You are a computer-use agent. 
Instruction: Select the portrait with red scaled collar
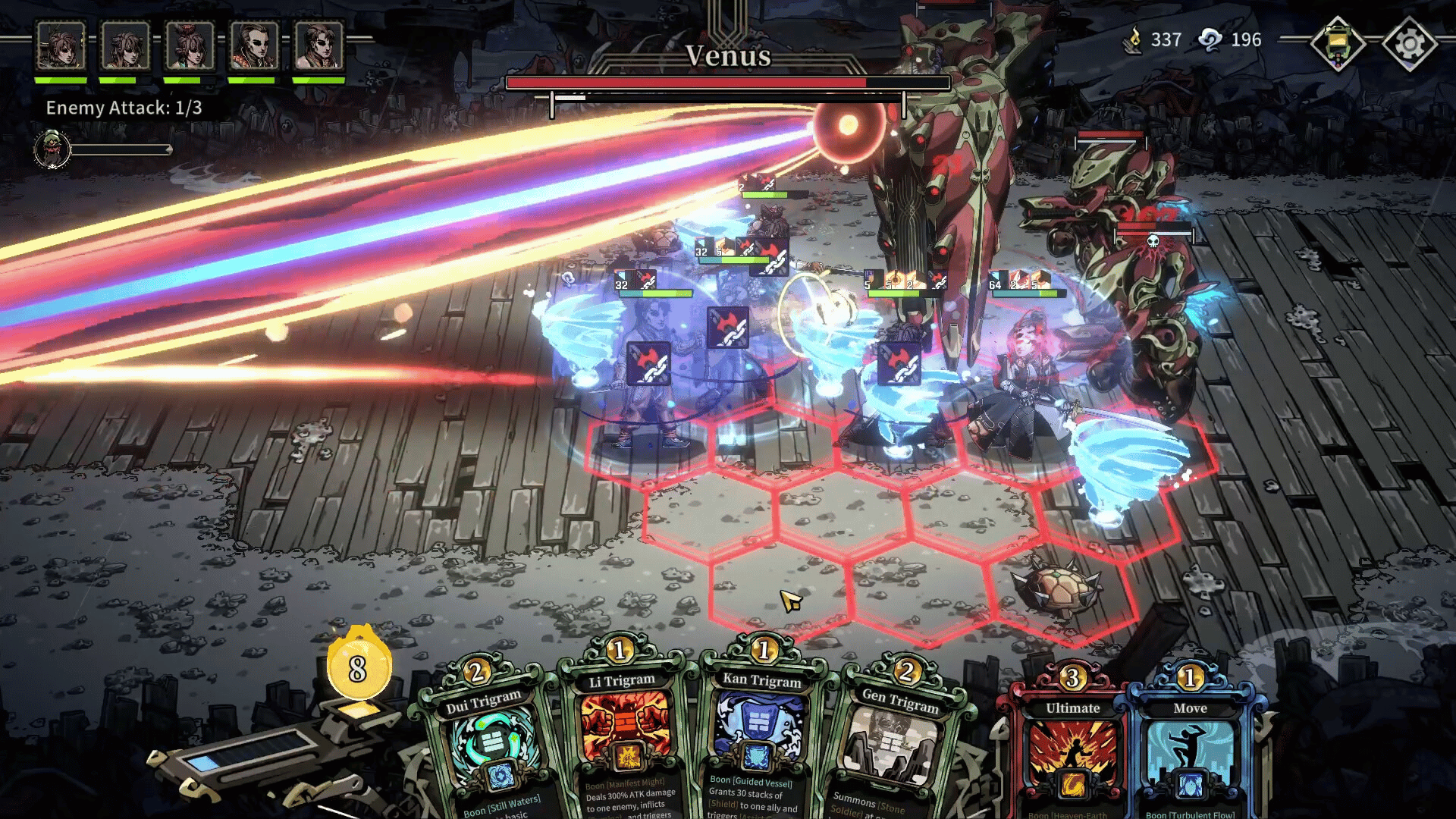click(254, 45)
